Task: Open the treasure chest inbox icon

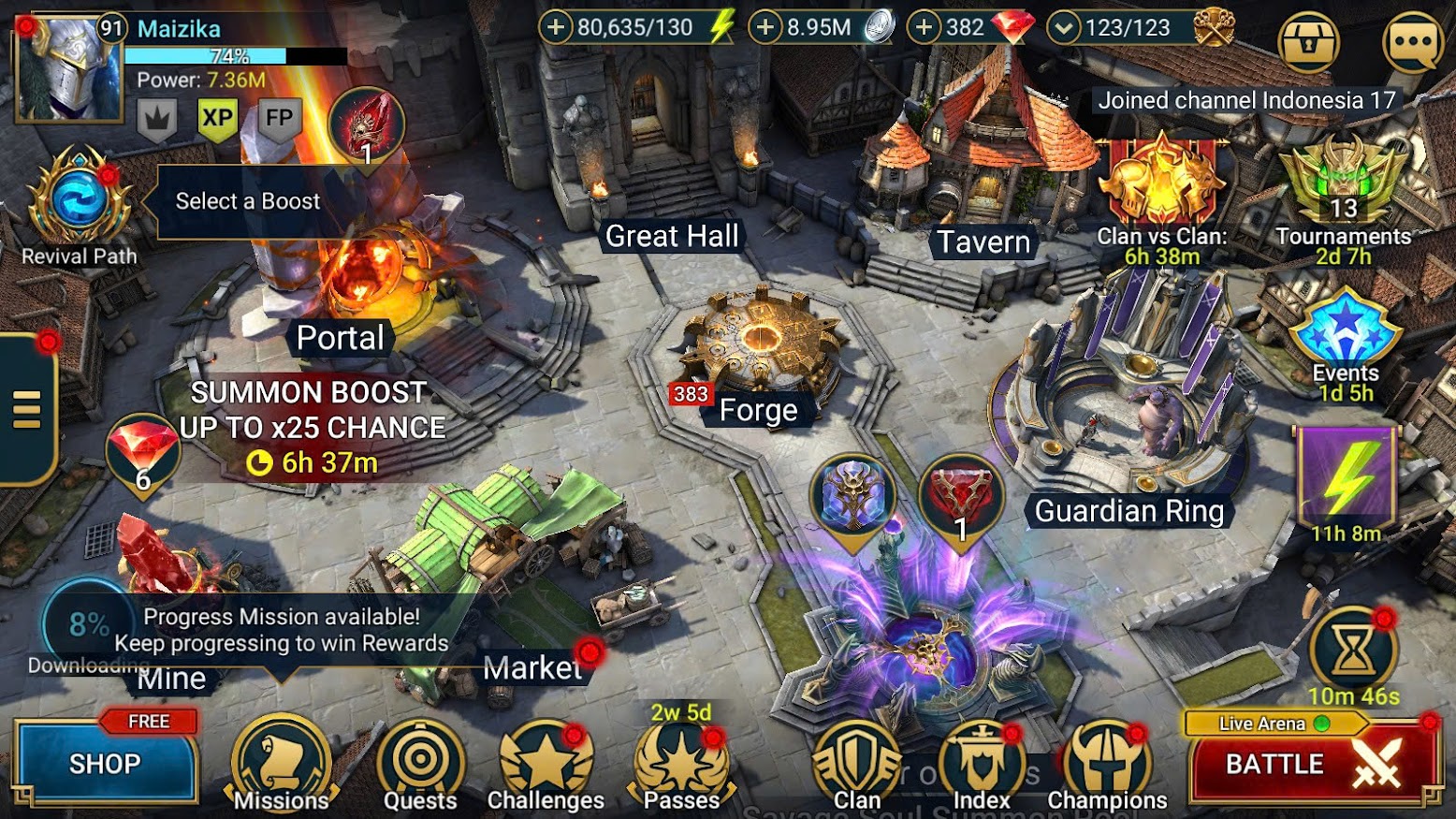Action: point(1308,42)
